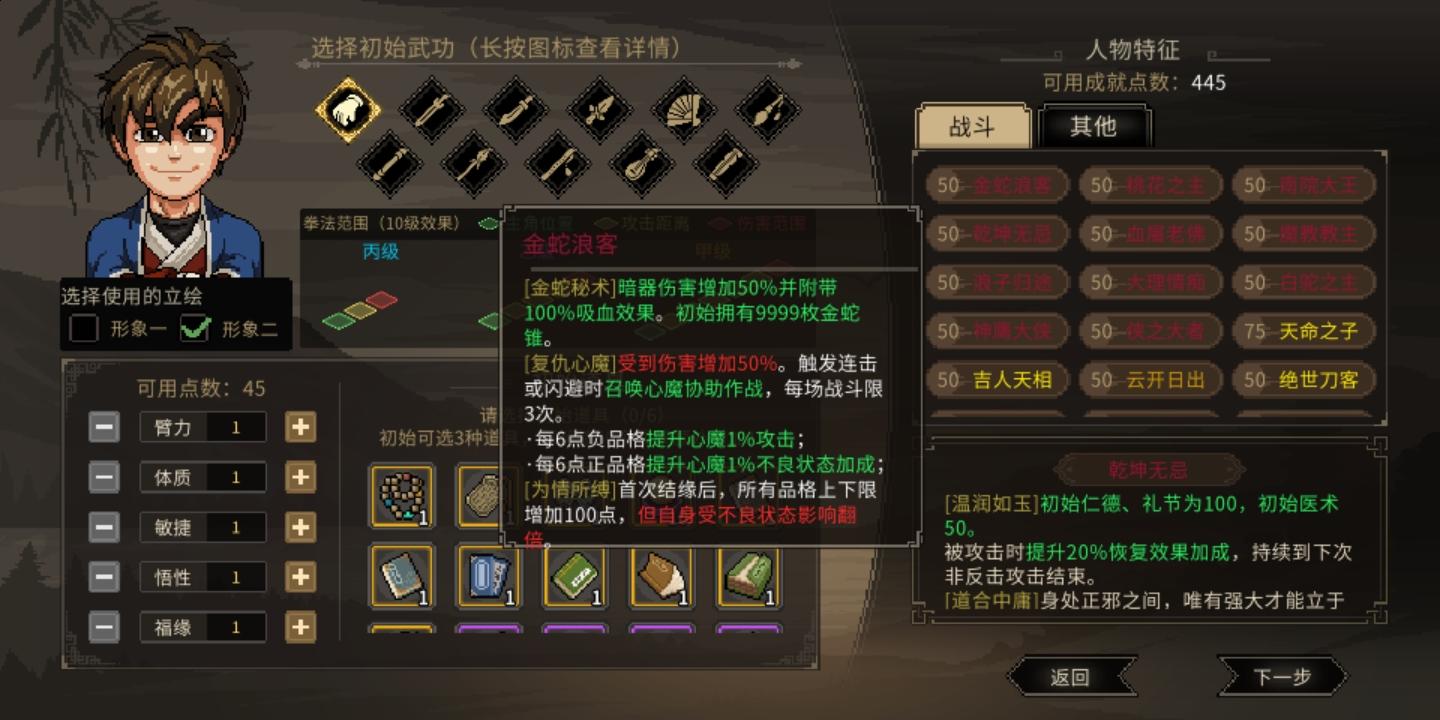Click the blue talisman item thumbnail
Viewport: 1440px width, 720px height.
point(488,580)
